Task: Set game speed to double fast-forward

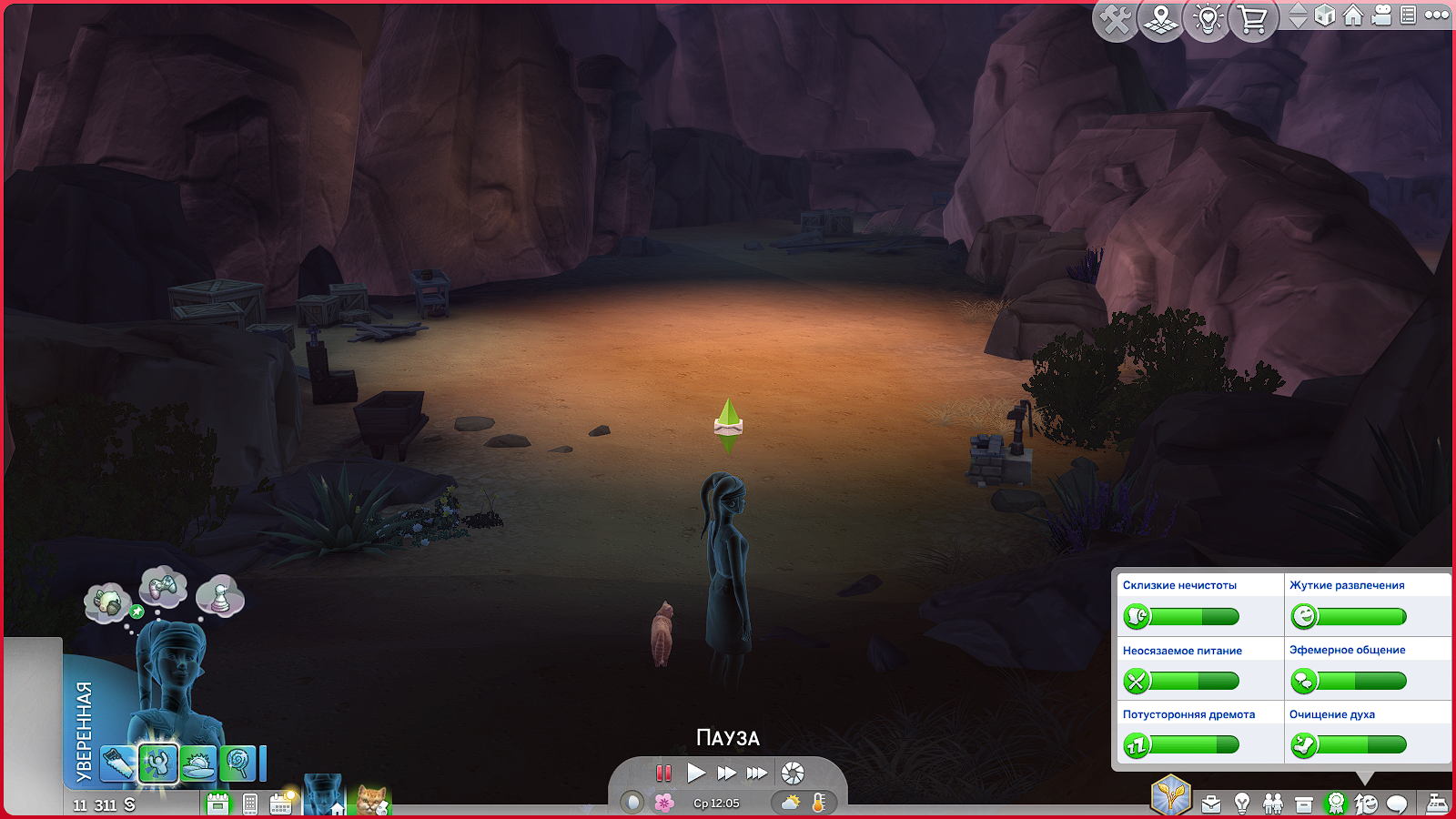Action: pos(726,773)
